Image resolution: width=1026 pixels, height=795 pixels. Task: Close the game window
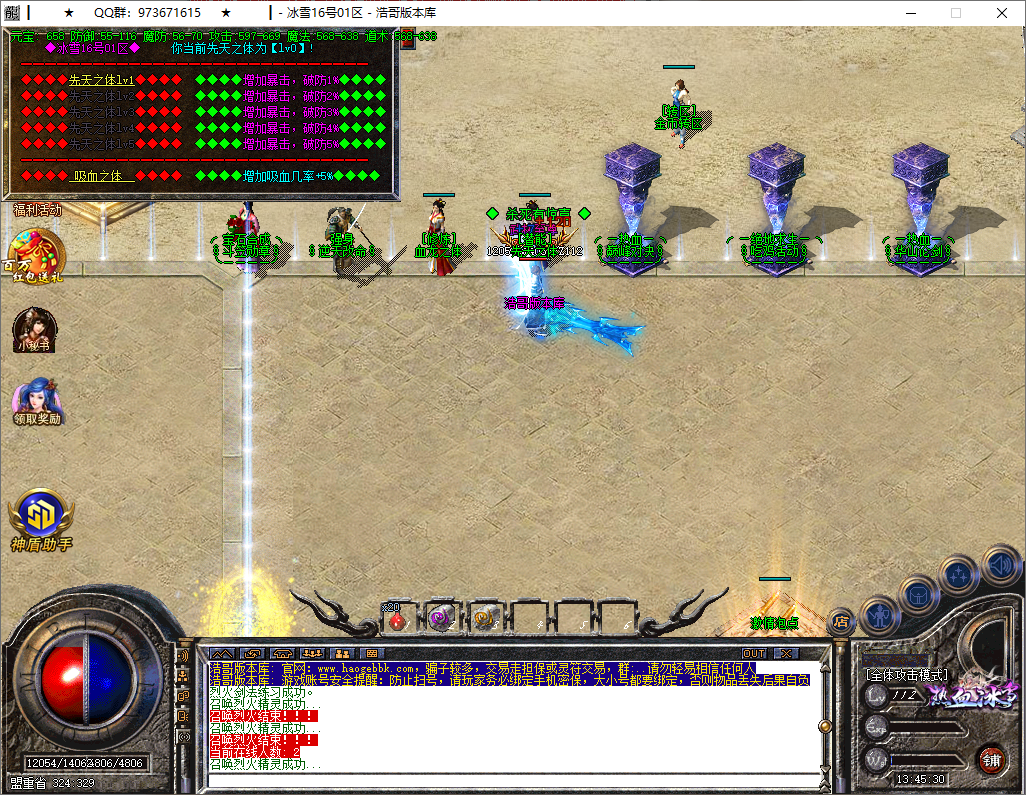pos(1002,13)
